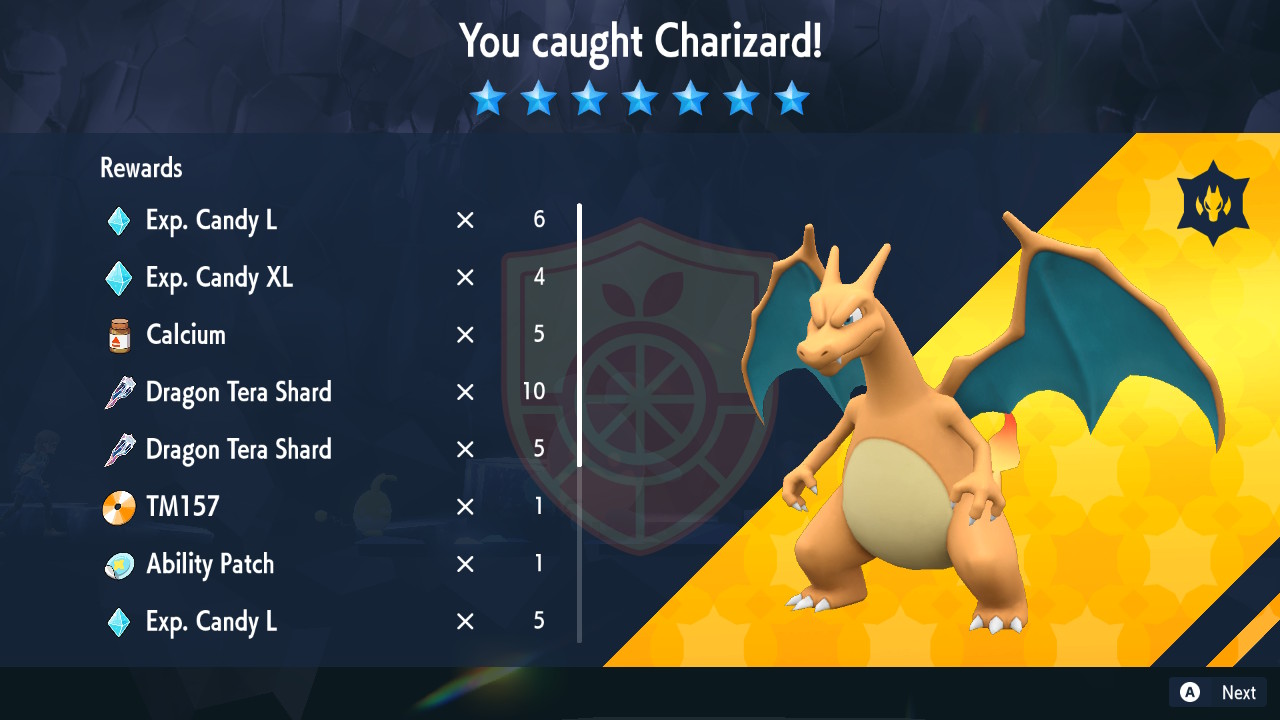
Task: Select the TM157 disc icon
Action: (x=118, y=506)
